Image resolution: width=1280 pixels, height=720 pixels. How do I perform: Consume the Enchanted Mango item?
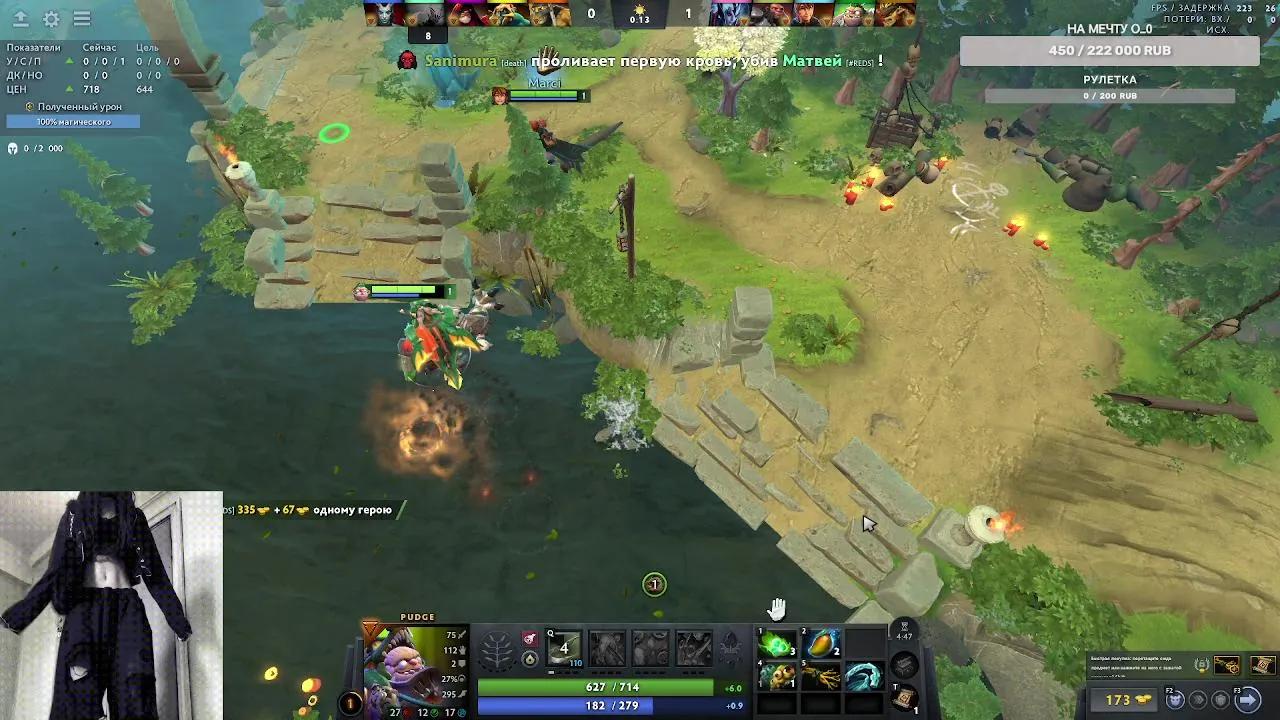[x=822, y=644]
